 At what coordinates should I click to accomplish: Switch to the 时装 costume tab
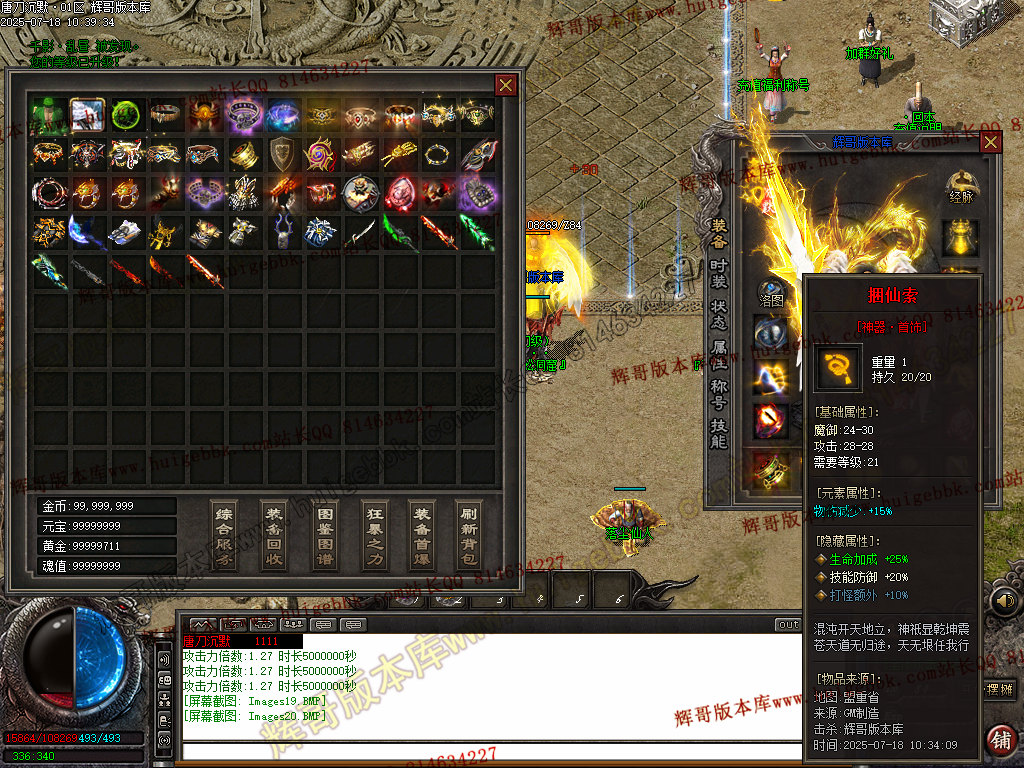tap(719, 276)
